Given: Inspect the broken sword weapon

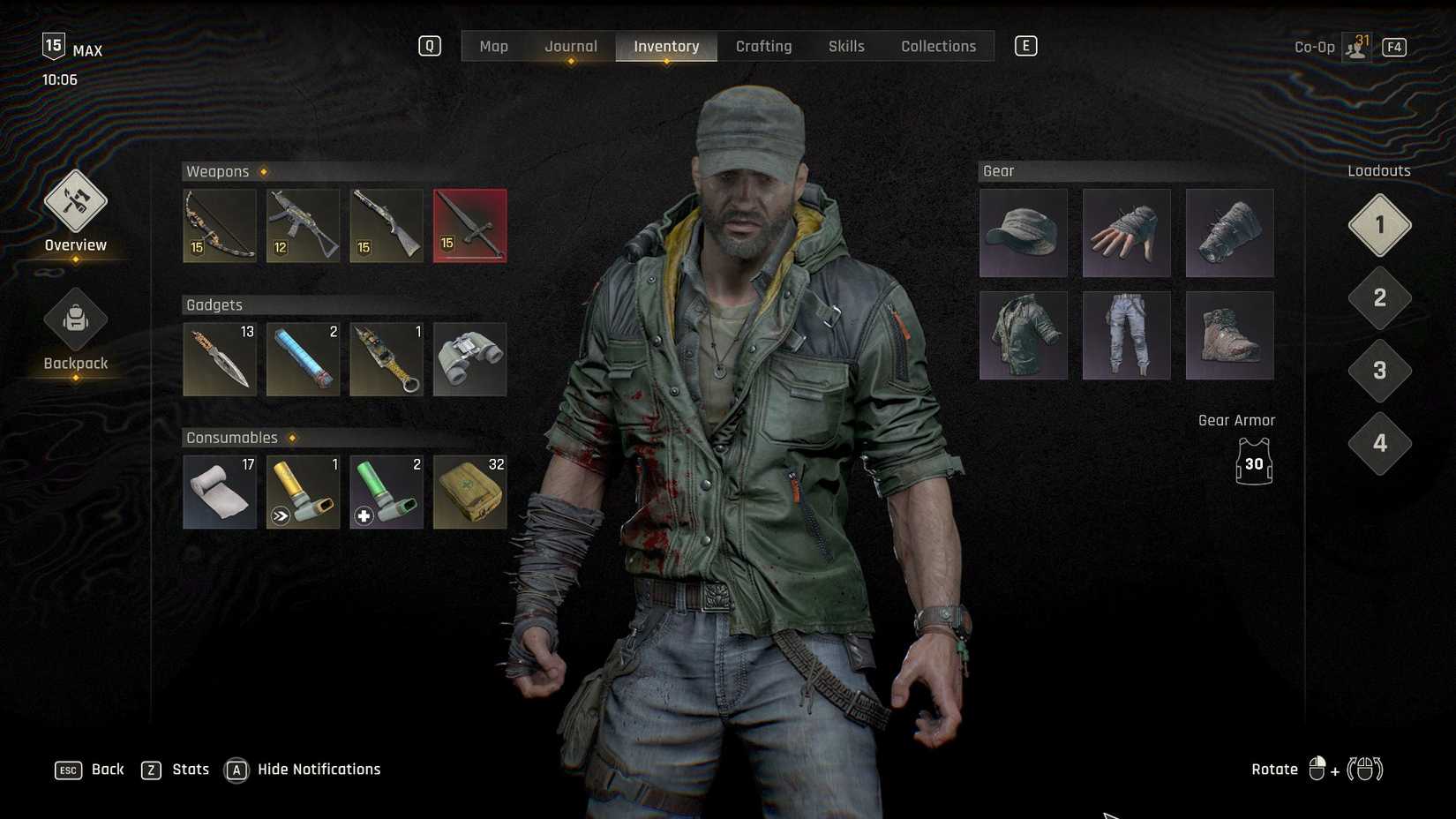Looking at the screenshot, I should pos(469,225).
